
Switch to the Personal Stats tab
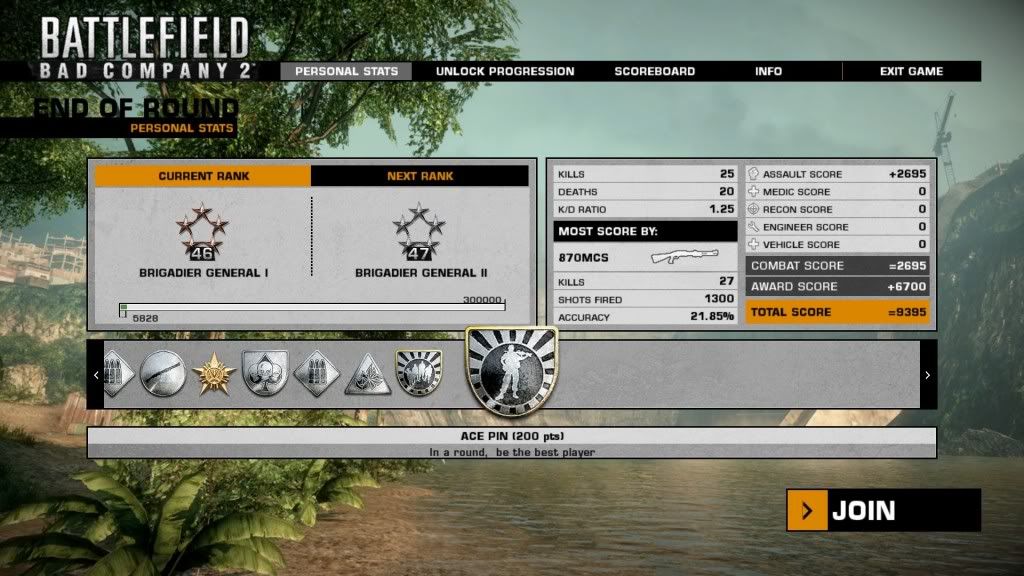(346, 72)
